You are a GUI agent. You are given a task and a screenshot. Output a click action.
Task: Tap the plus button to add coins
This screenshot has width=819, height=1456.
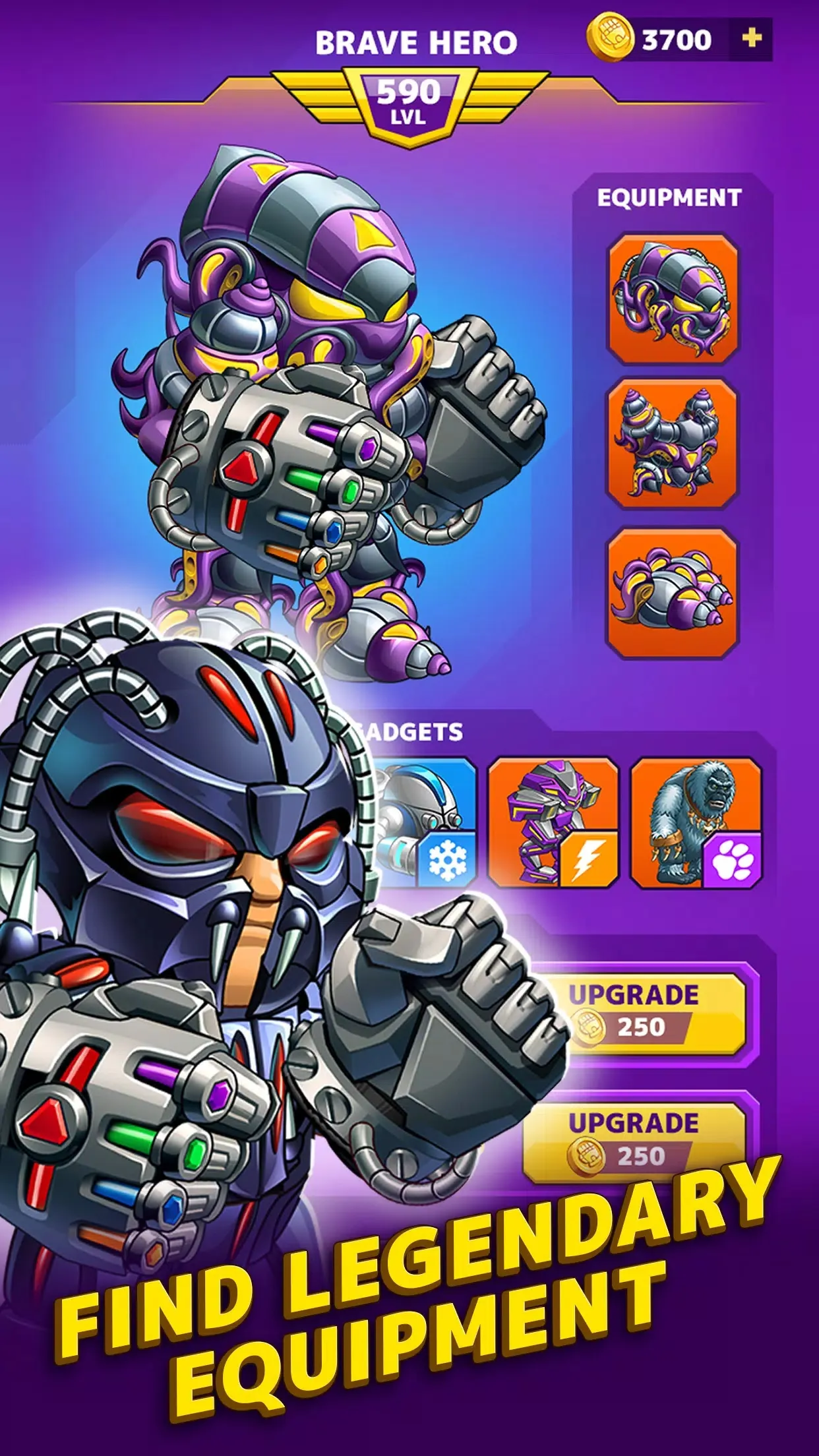point(752,40)
